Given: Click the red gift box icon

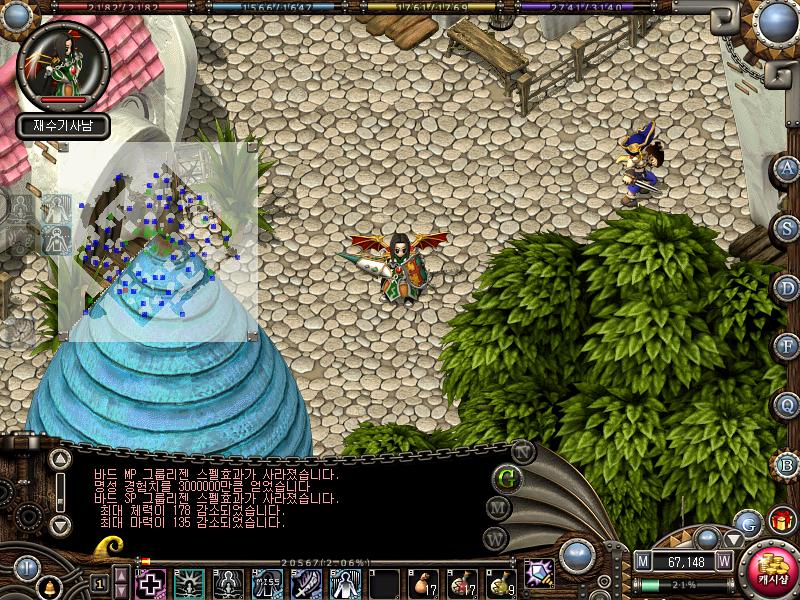Looking at the screenshot, I should click(780, 520).
